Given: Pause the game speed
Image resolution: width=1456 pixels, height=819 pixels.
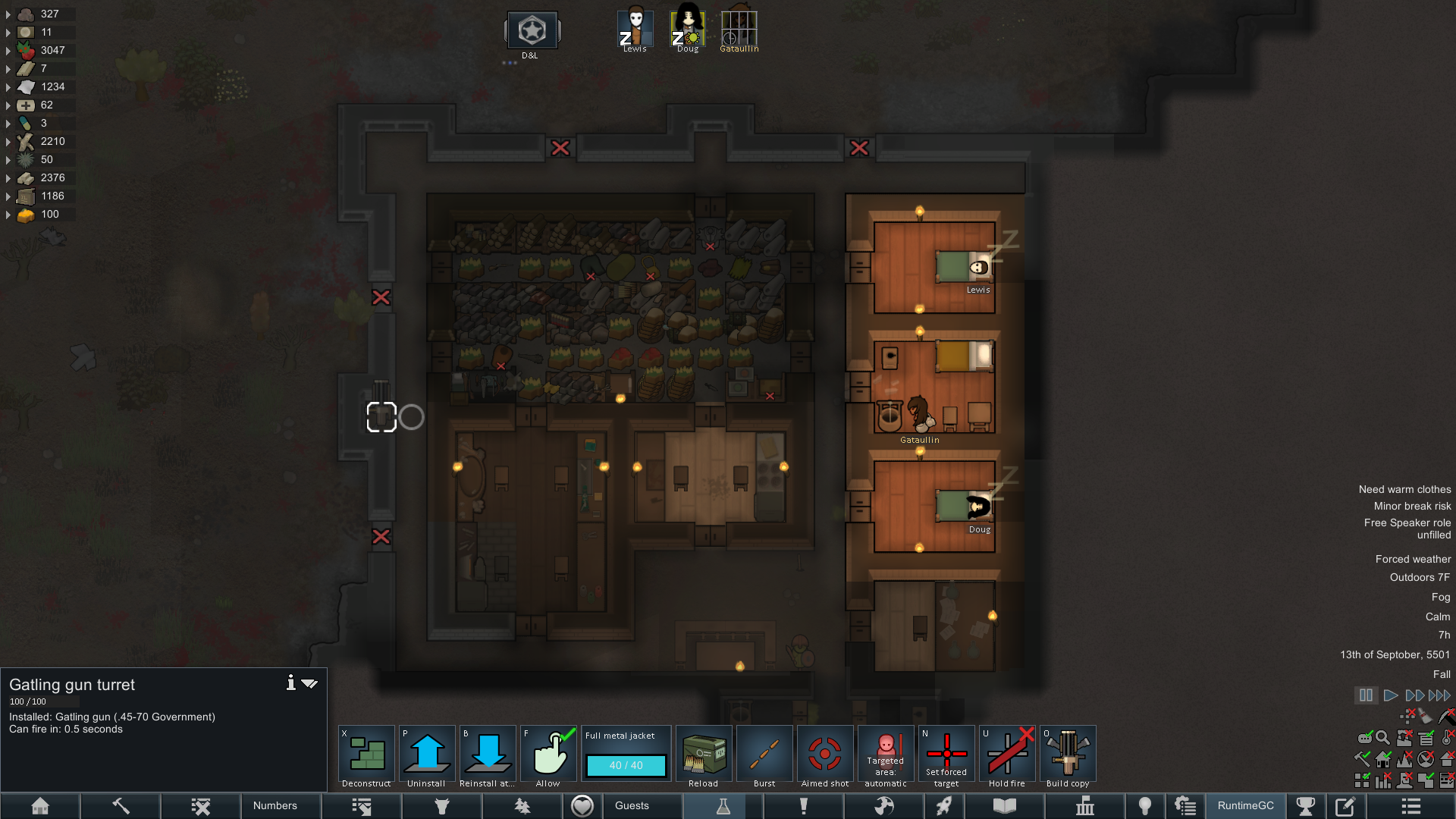Looking at the screenshot, I should point(1366,695).
